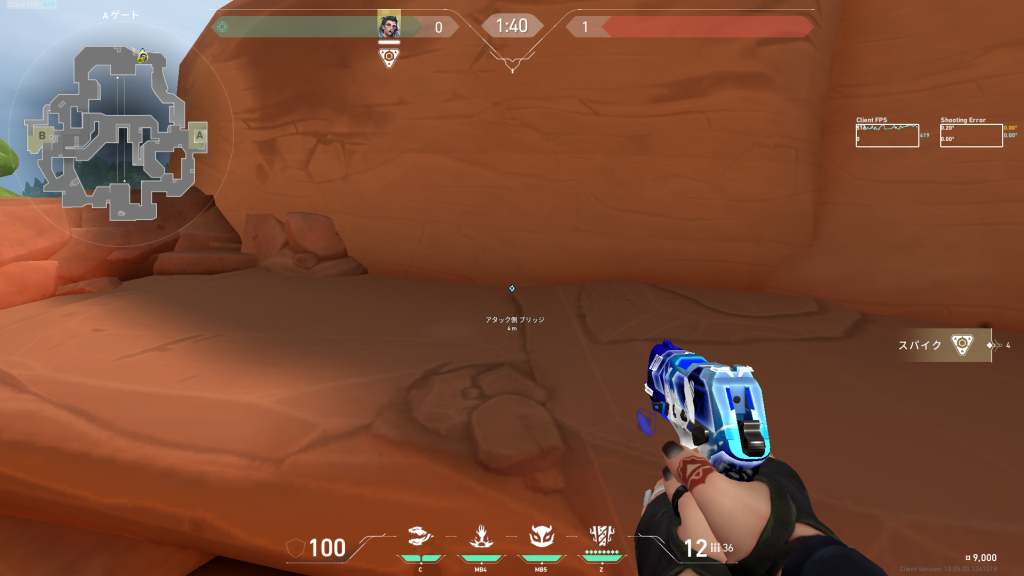Click the circular minimap
The image size is (1024, 576).
120,134
